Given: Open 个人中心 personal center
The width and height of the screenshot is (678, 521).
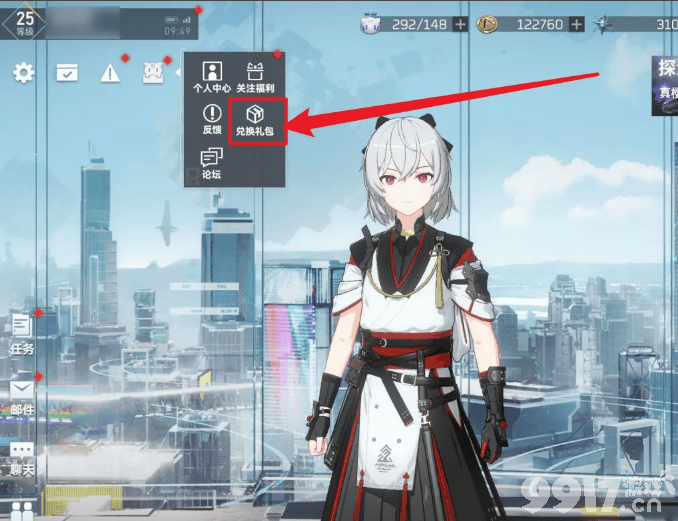Looking at the screenshot, I should 211,75.
